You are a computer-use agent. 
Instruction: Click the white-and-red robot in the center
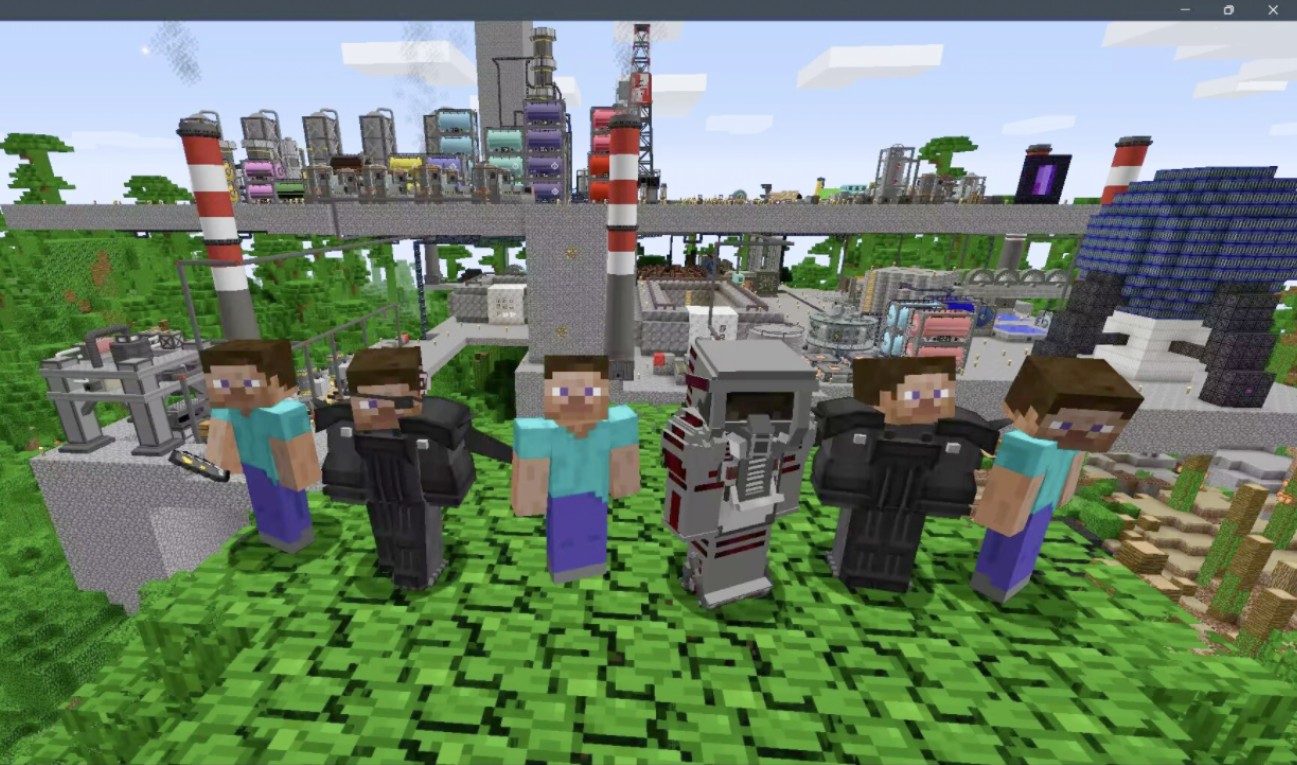pyautogui.click(x=740, y=460)
